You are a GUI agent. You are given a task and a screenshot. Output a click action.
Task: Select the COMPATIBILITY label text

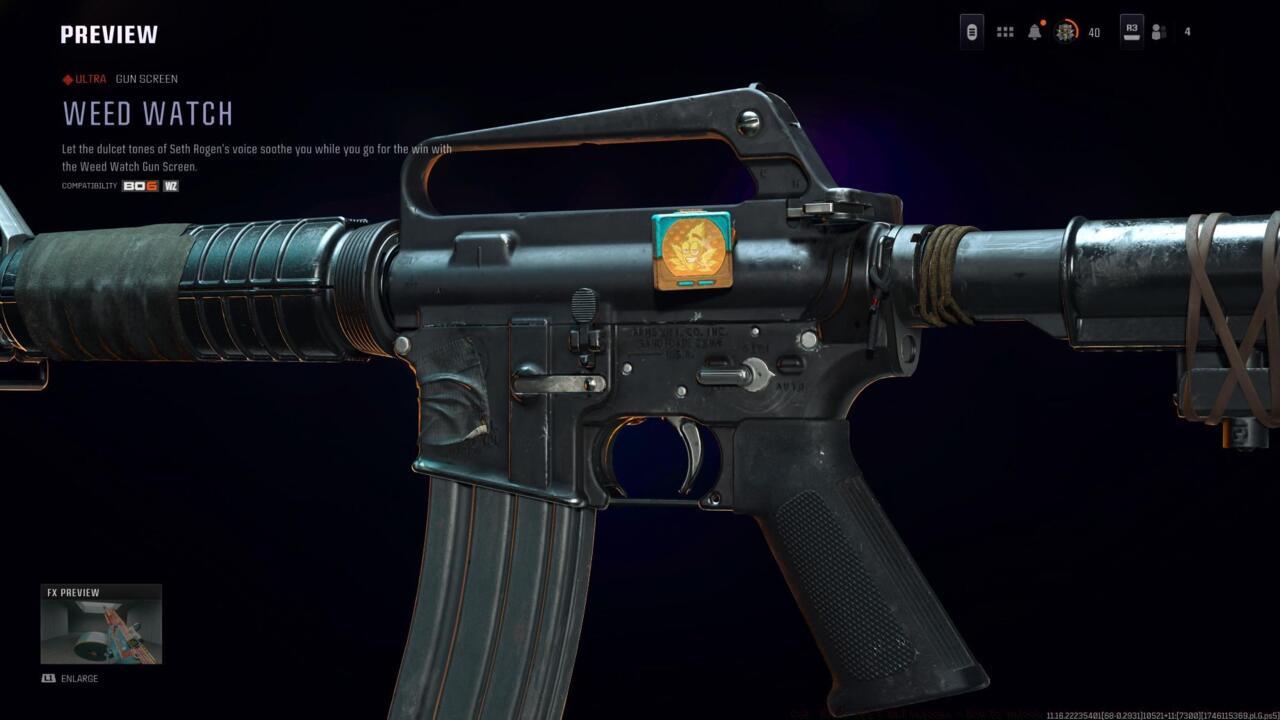point(88,185)
